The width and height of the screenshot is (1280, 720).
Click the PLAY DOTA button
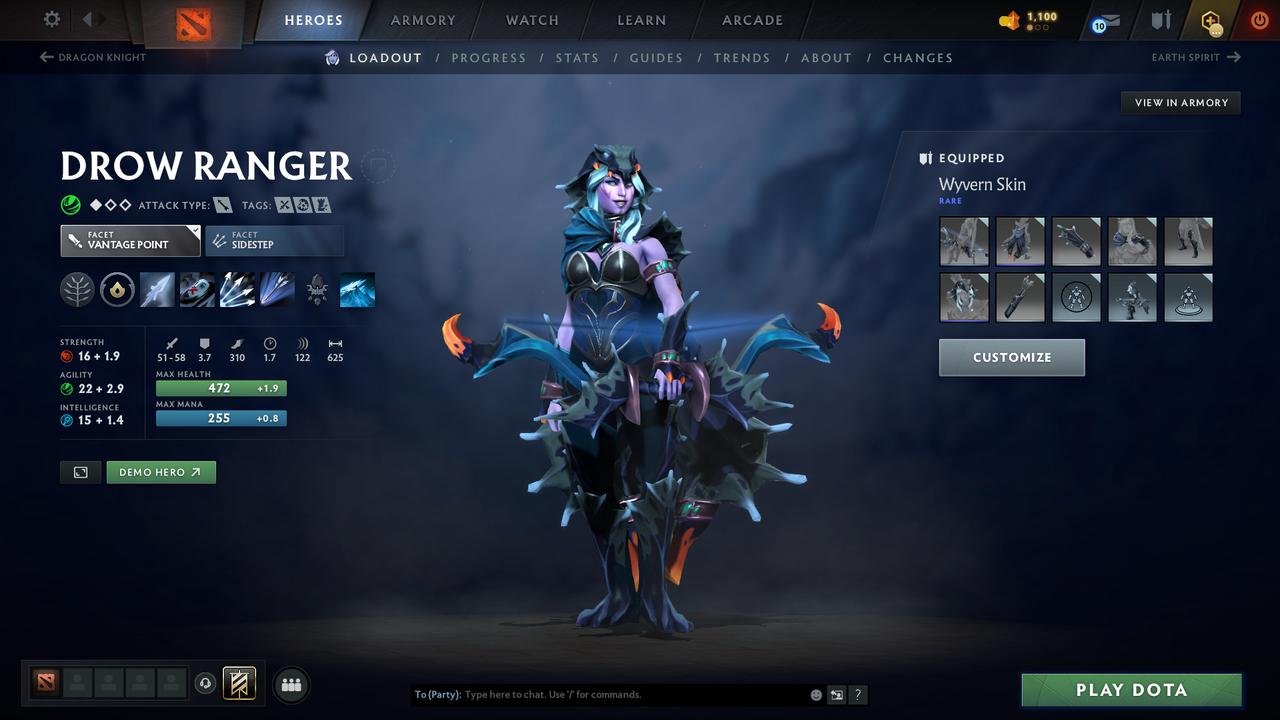1131,689
